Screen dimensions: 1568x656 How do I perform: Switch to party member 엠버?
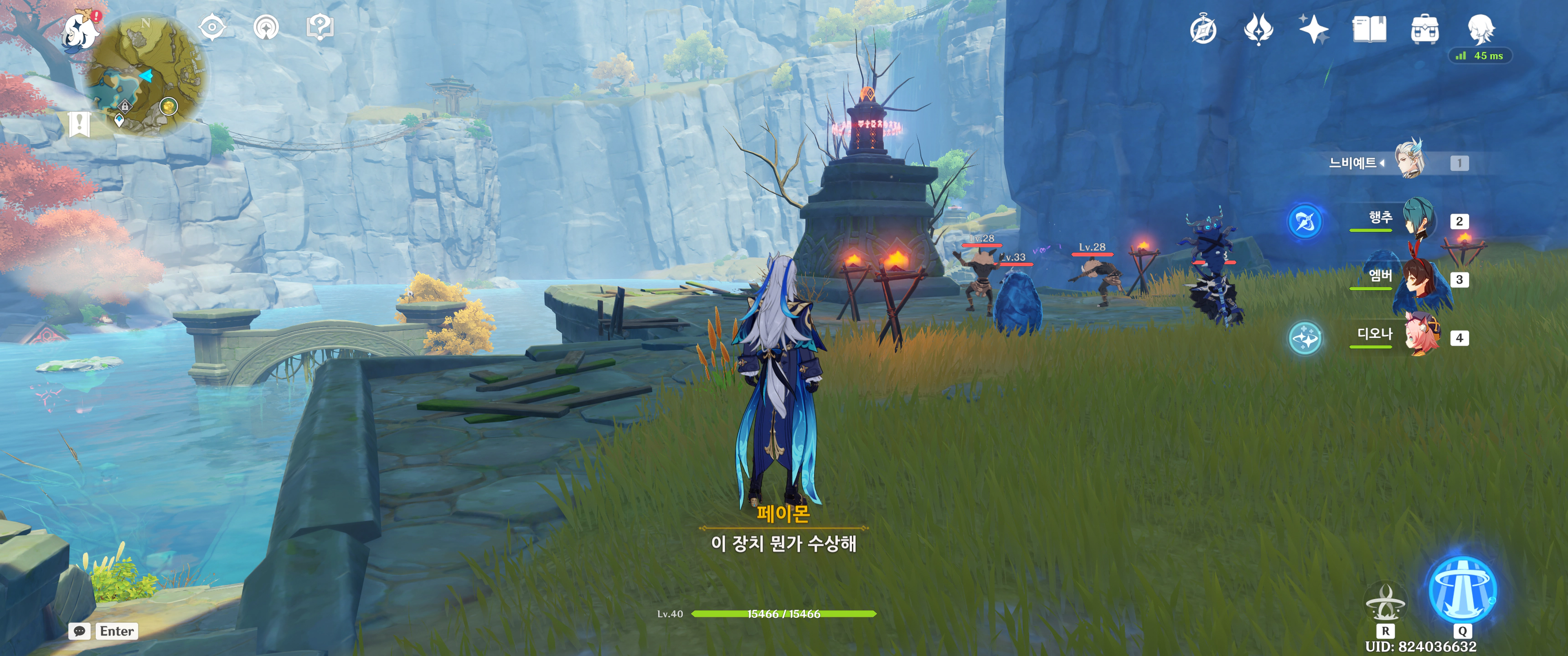1418,278
